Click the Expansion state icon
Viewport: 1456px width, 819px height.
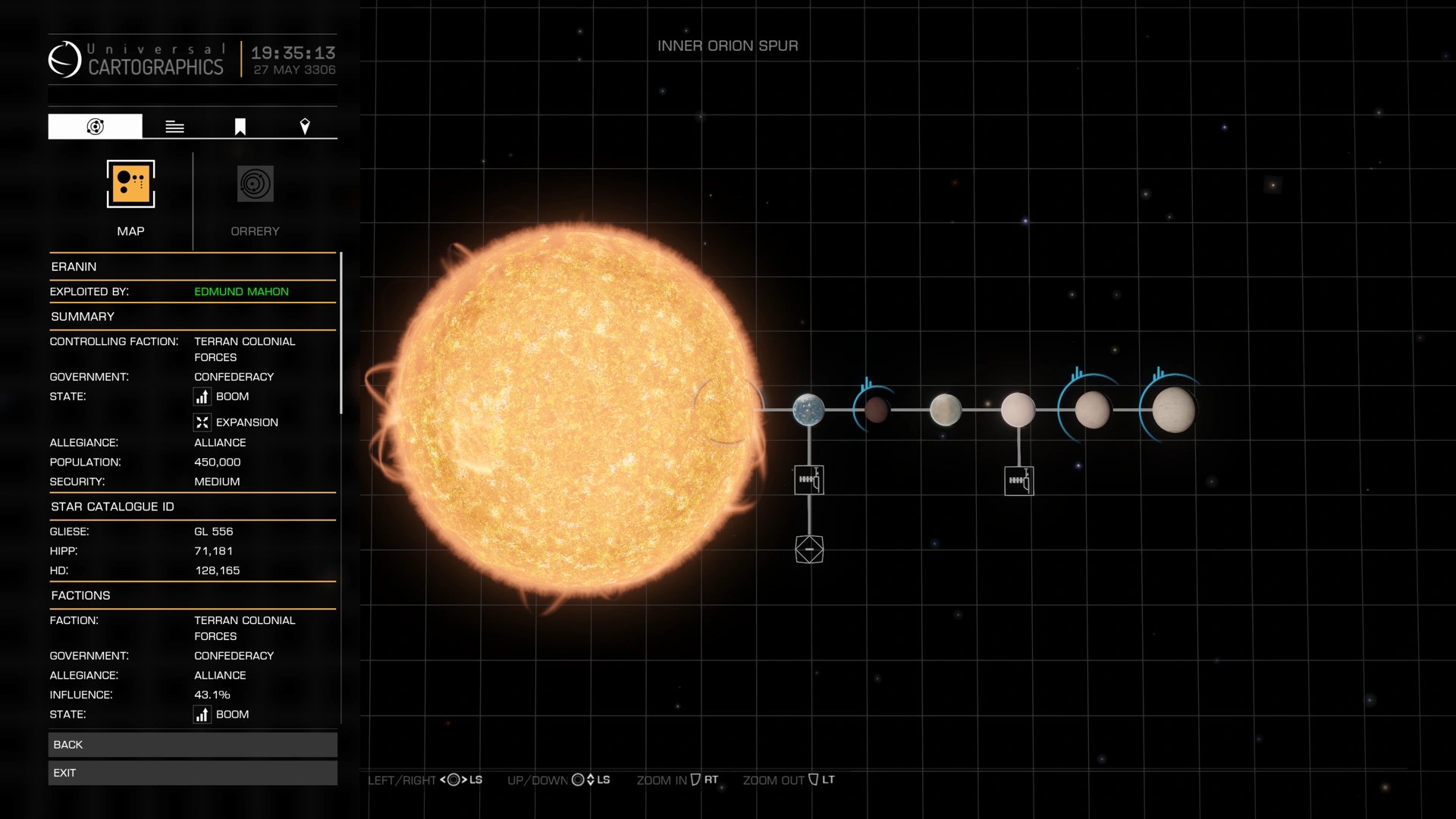coord(202,422)
